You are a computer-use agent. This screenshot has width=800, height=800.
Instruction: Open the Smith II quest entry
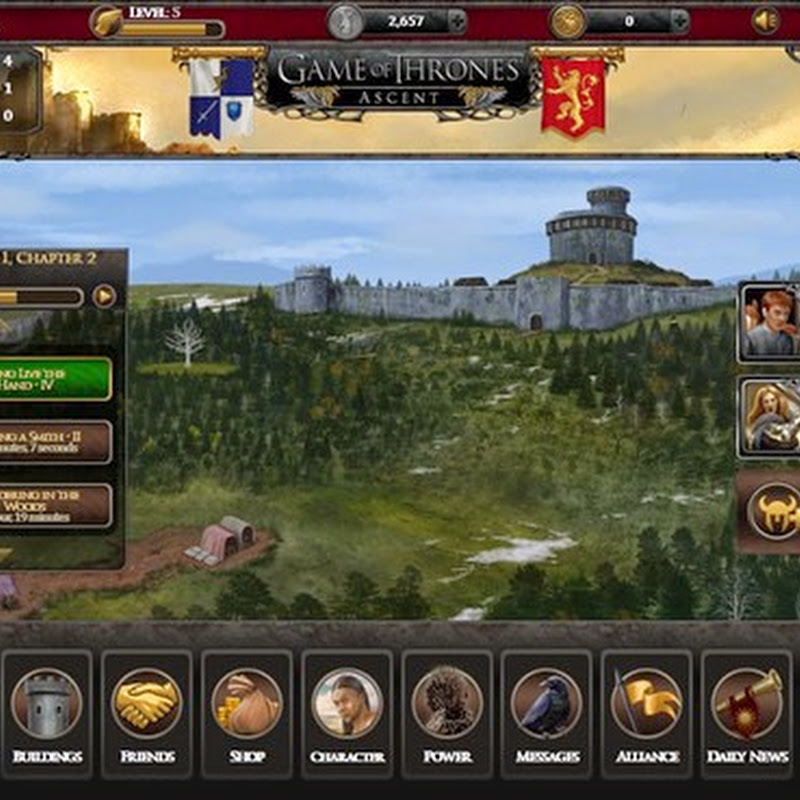pyautogui.click(x=56, y=441)
